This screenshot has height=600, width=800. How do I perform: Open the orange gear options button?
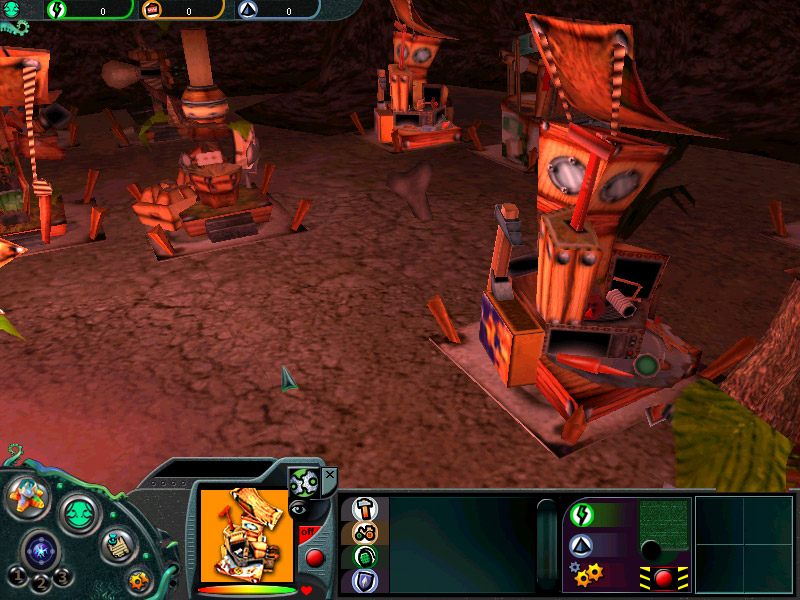[x=138, y=579]
